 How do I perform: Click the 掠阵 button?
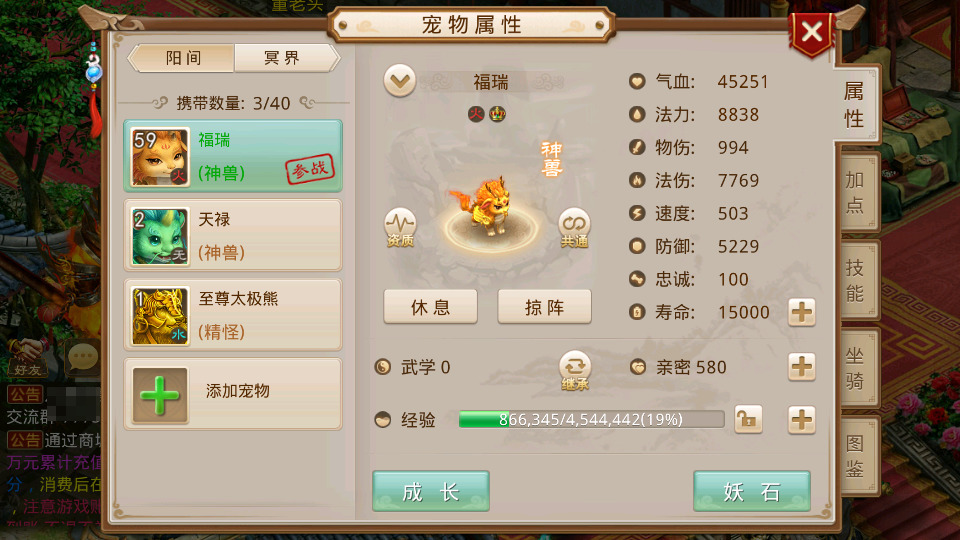(x=544, y=307)
